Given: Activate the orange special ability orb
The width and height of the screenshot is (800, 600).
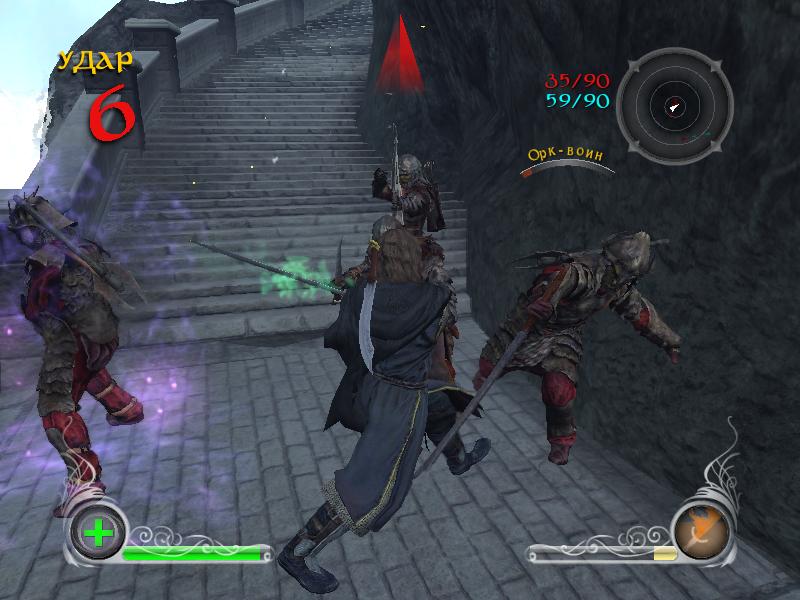Looking at the screenshot, I should coord(700,530).
